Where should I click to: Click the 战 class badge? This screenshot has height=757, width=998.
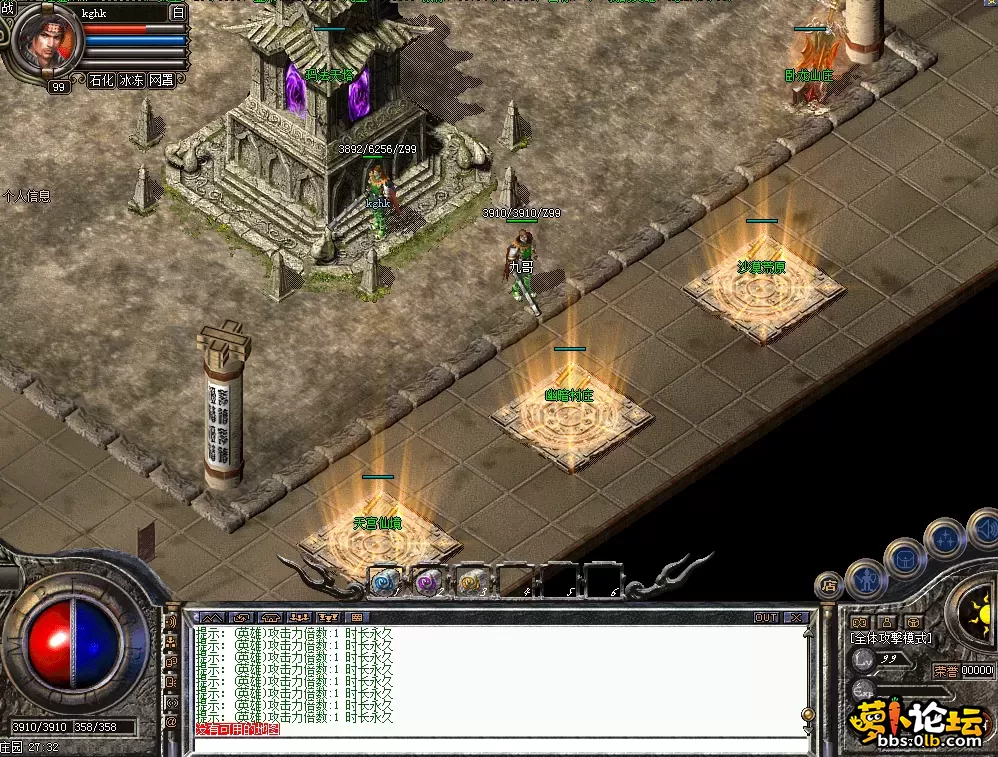coord(9,8)
